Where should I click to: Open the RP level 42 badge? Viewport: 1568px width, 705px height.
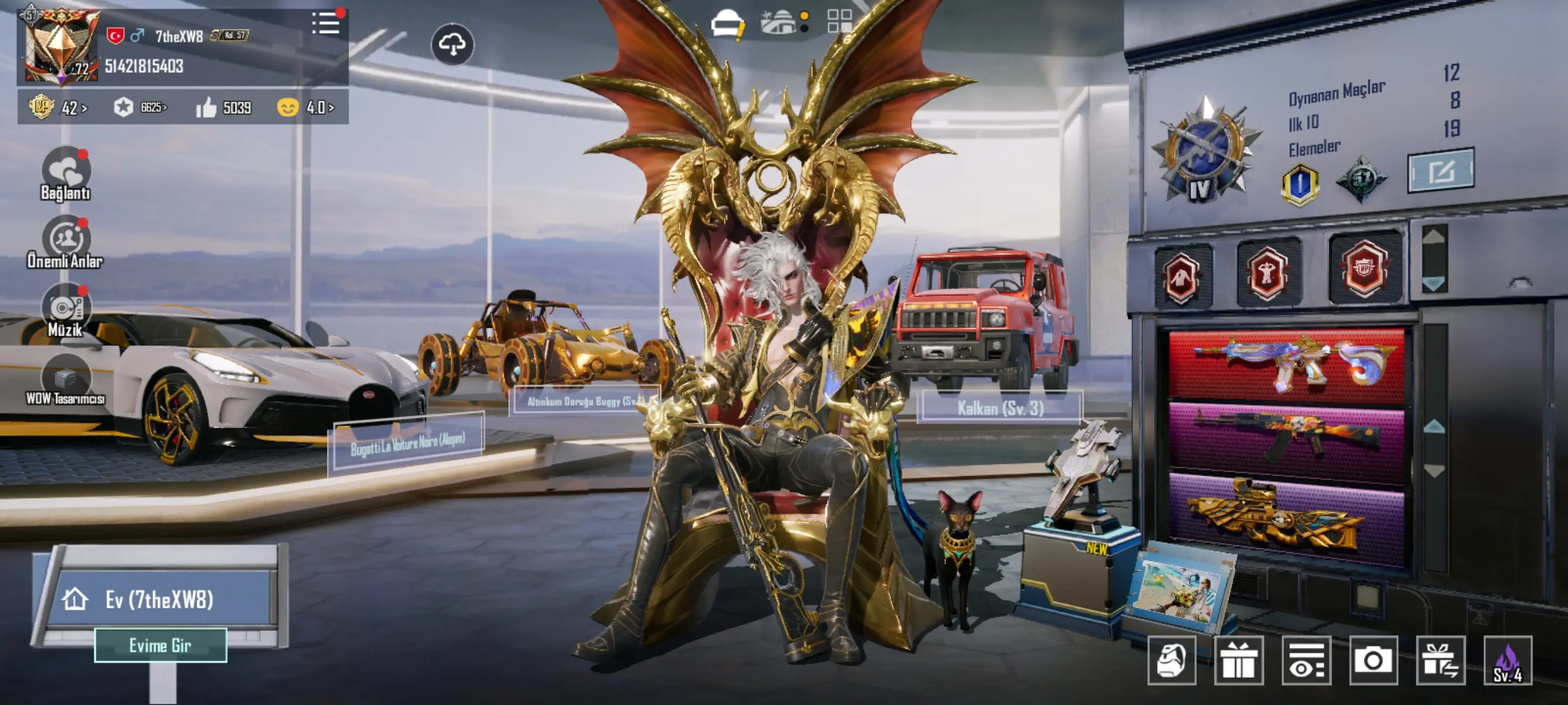pyautogui.click(x=58, y=107)
